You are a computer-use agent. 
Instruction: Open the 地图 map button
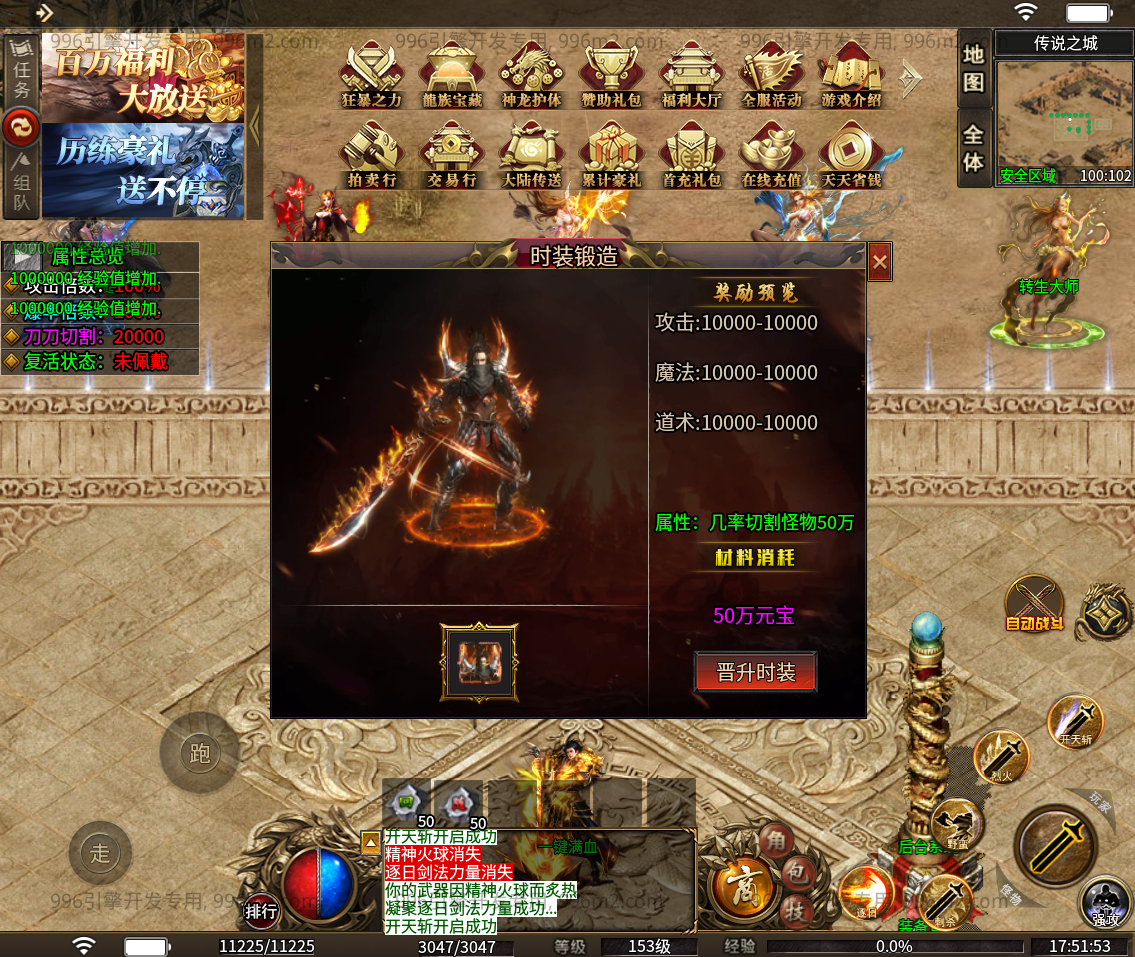click(x=973, y=68)
